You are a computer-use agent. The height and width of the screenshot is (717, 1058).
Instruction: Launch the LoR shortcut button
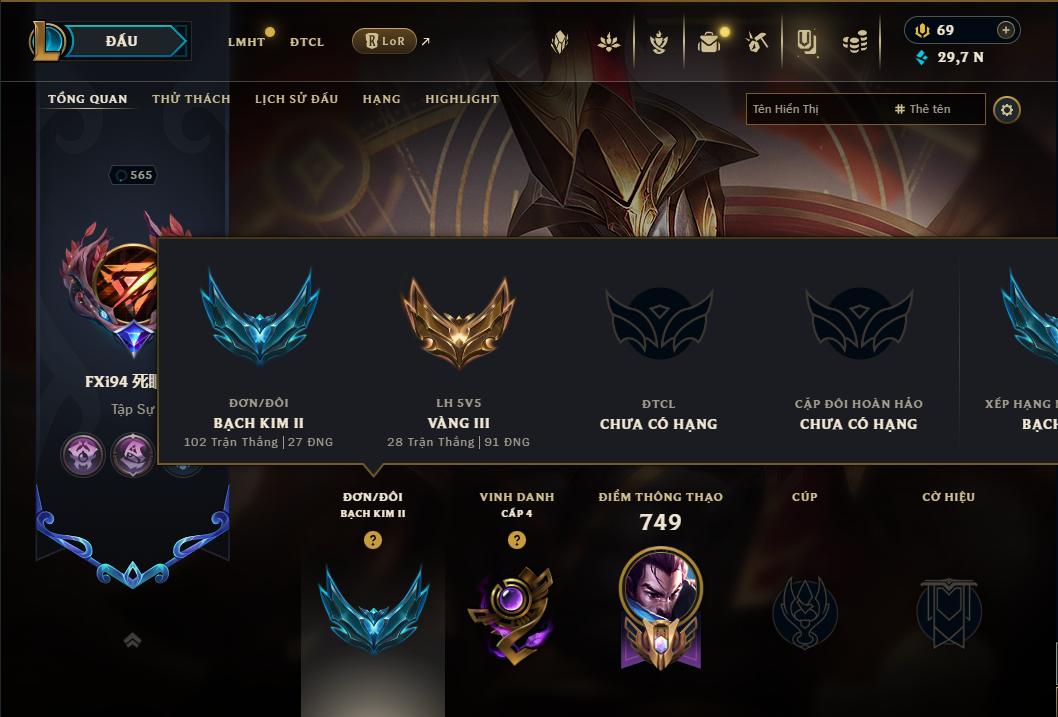pyautogui.click(x=385, y=41)
